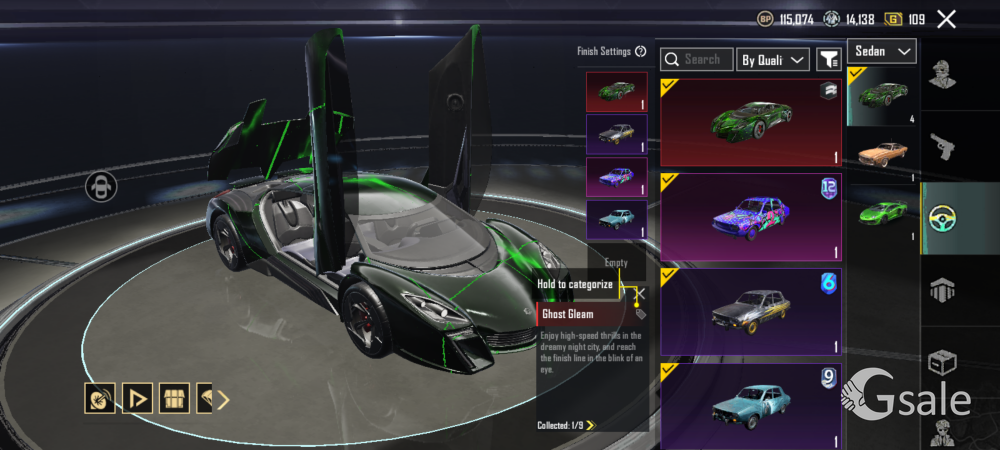Open the Collected 1/9 arrow link

pos(591,425)
